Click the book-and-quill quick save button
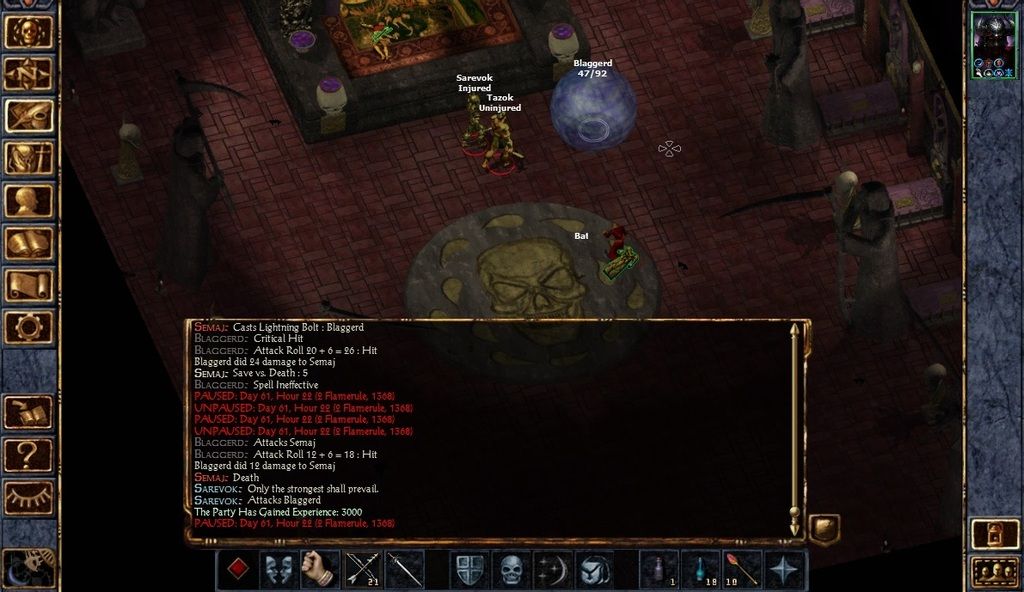The height and width of the screenshot is (592, 1024). point(29,412)
